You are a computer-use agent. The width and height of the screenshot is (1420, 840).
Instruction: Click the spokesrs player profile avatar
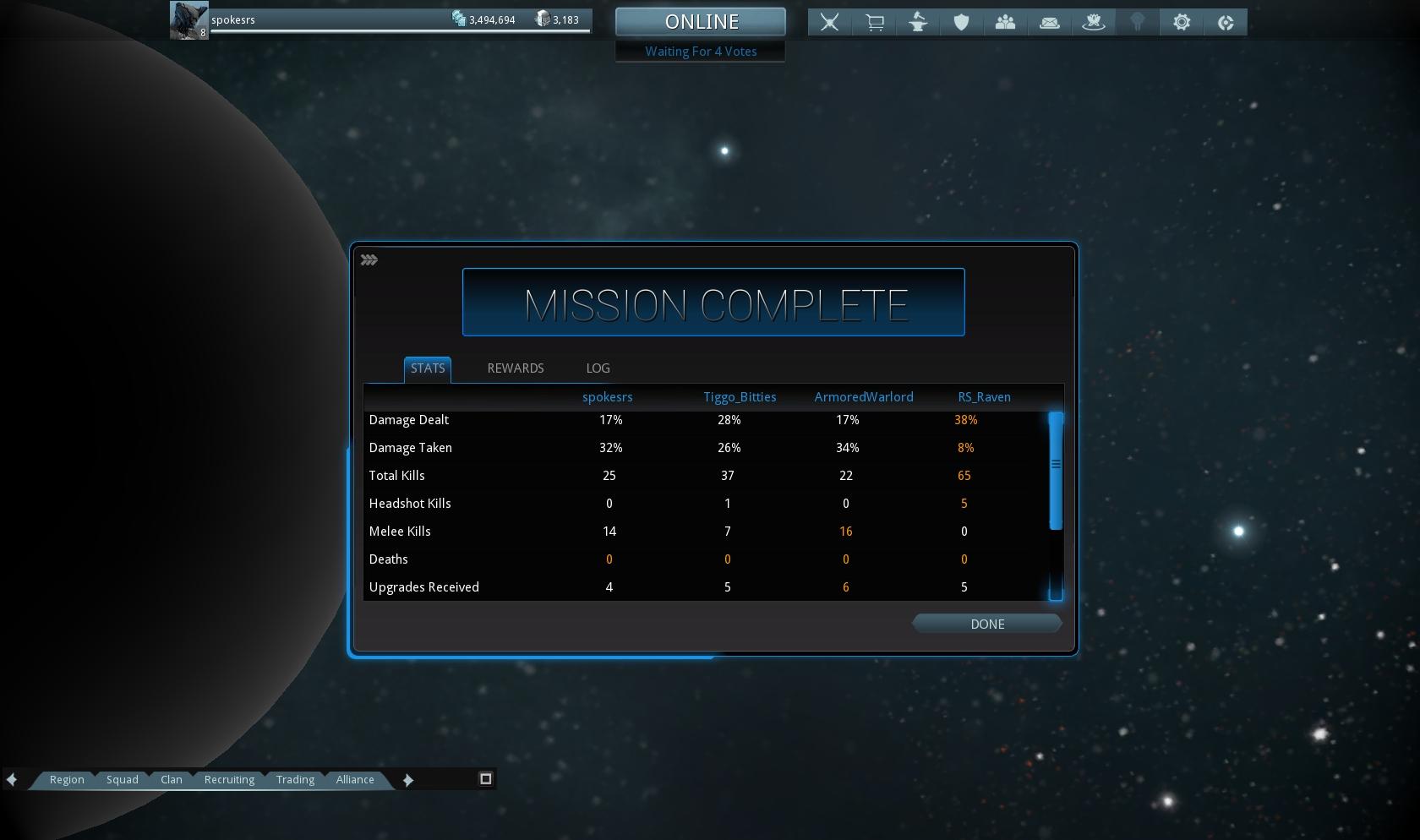(x=188, y=20)
